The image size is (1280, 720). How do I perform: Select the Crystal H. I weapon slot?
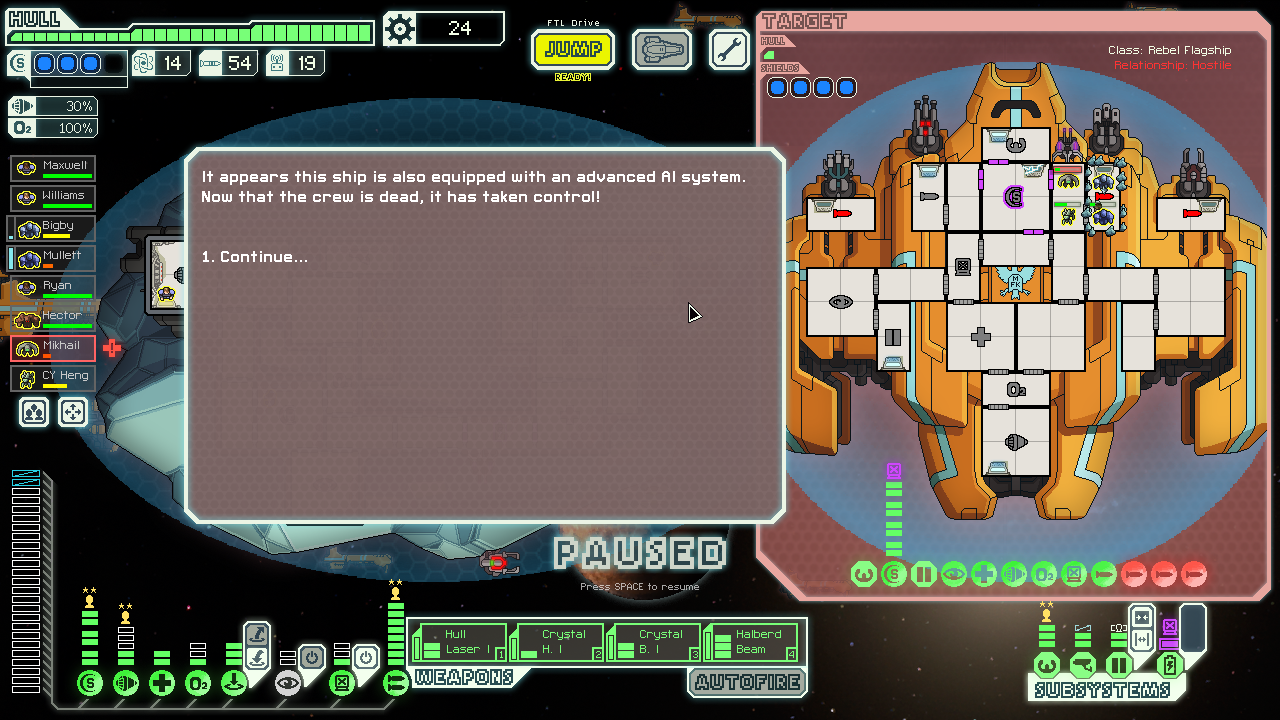(x=556, y=642)
